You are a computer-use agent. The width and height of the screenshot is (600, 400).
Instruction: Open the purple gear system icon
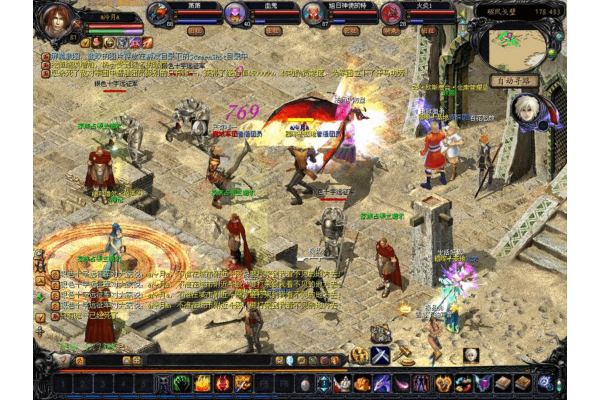tap(545, 383)
